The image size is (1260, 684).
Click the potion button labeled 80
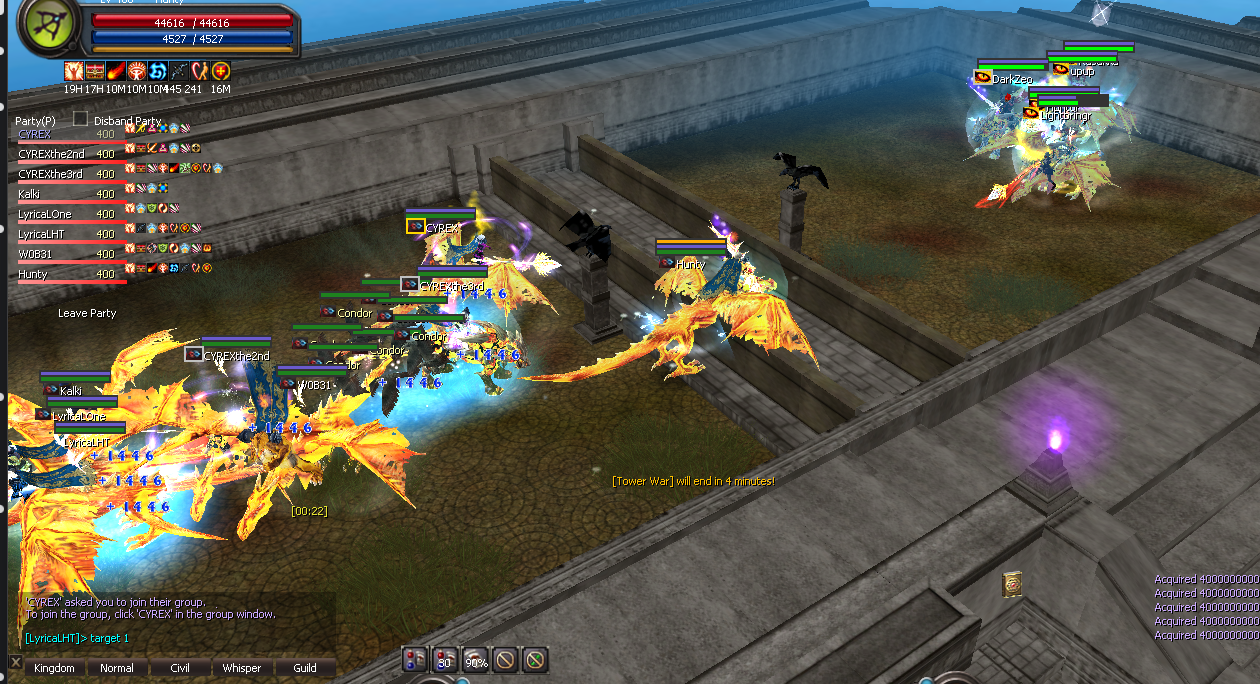point(445,660)
